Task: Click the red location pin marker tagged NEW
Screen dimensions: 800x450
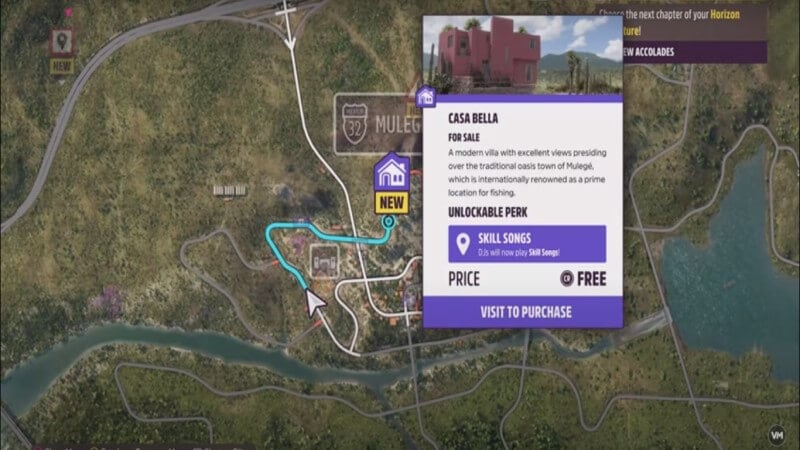Action: (x=63, y=41)
